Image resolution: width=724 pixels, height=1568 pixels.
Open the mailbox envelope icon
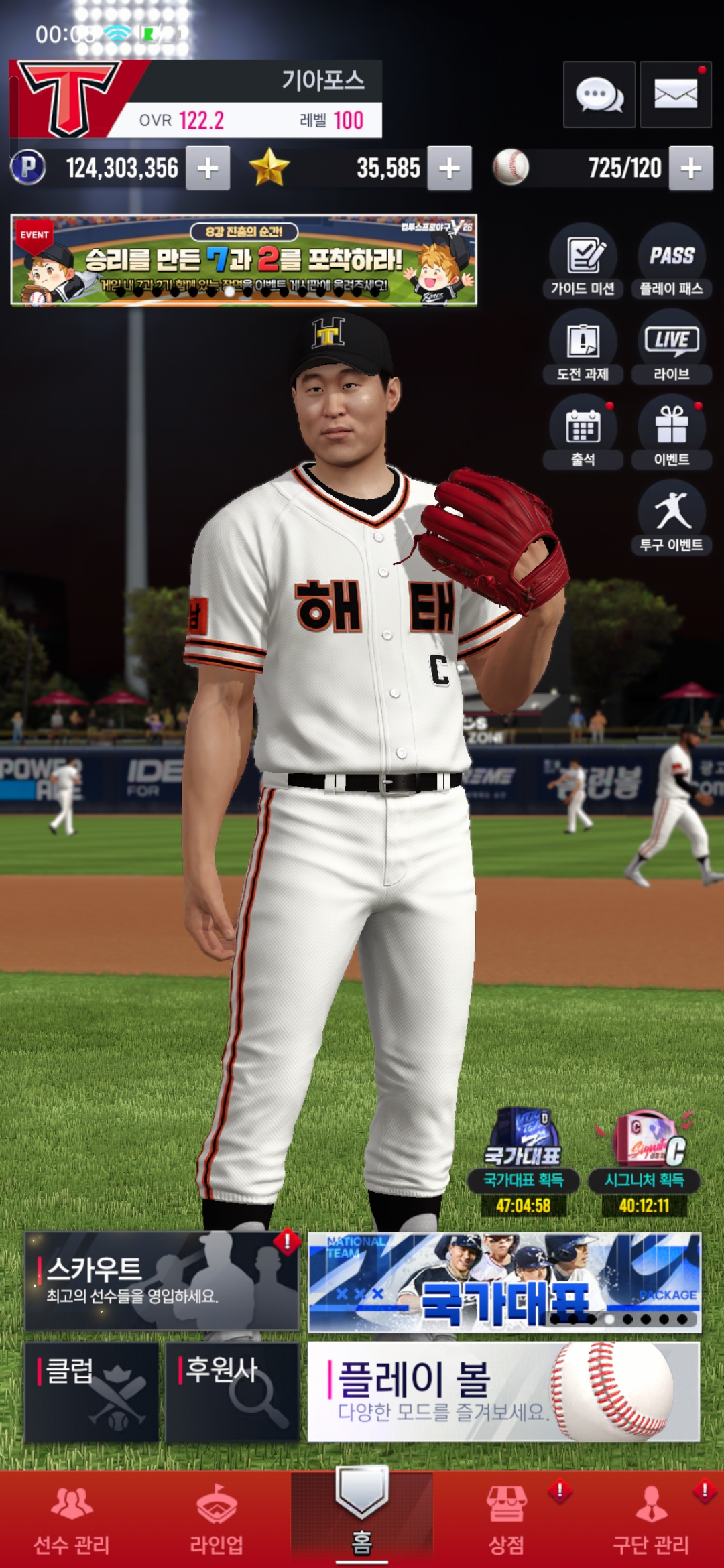[675, 94]
